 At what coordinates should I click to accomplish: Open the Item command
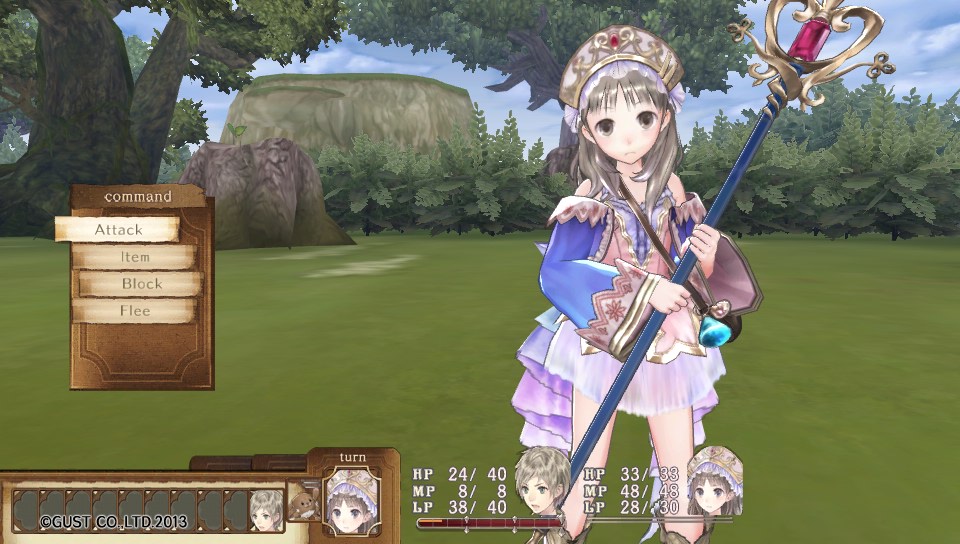coord(136,257)
